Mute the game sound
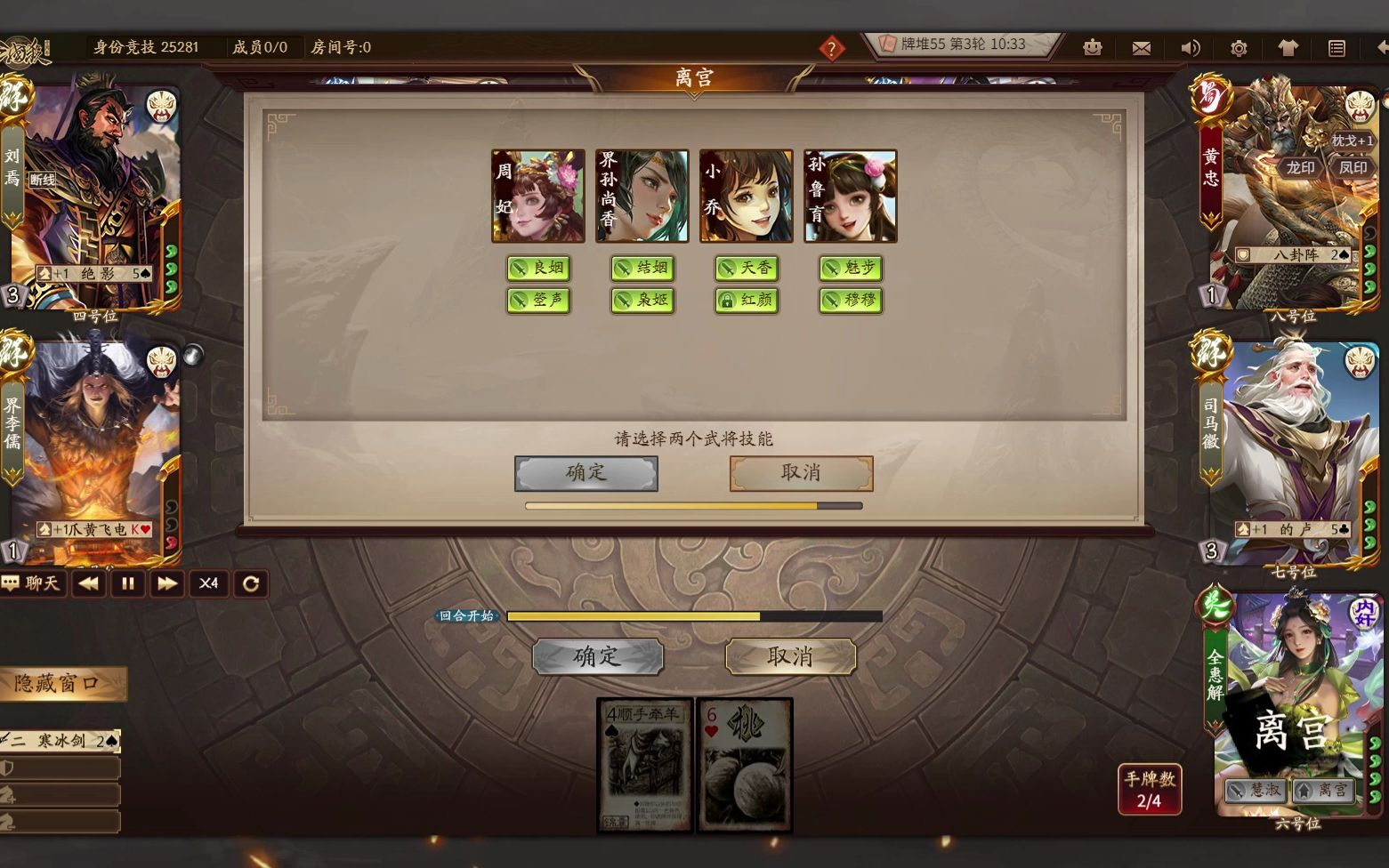 [x=1190, y=48]
